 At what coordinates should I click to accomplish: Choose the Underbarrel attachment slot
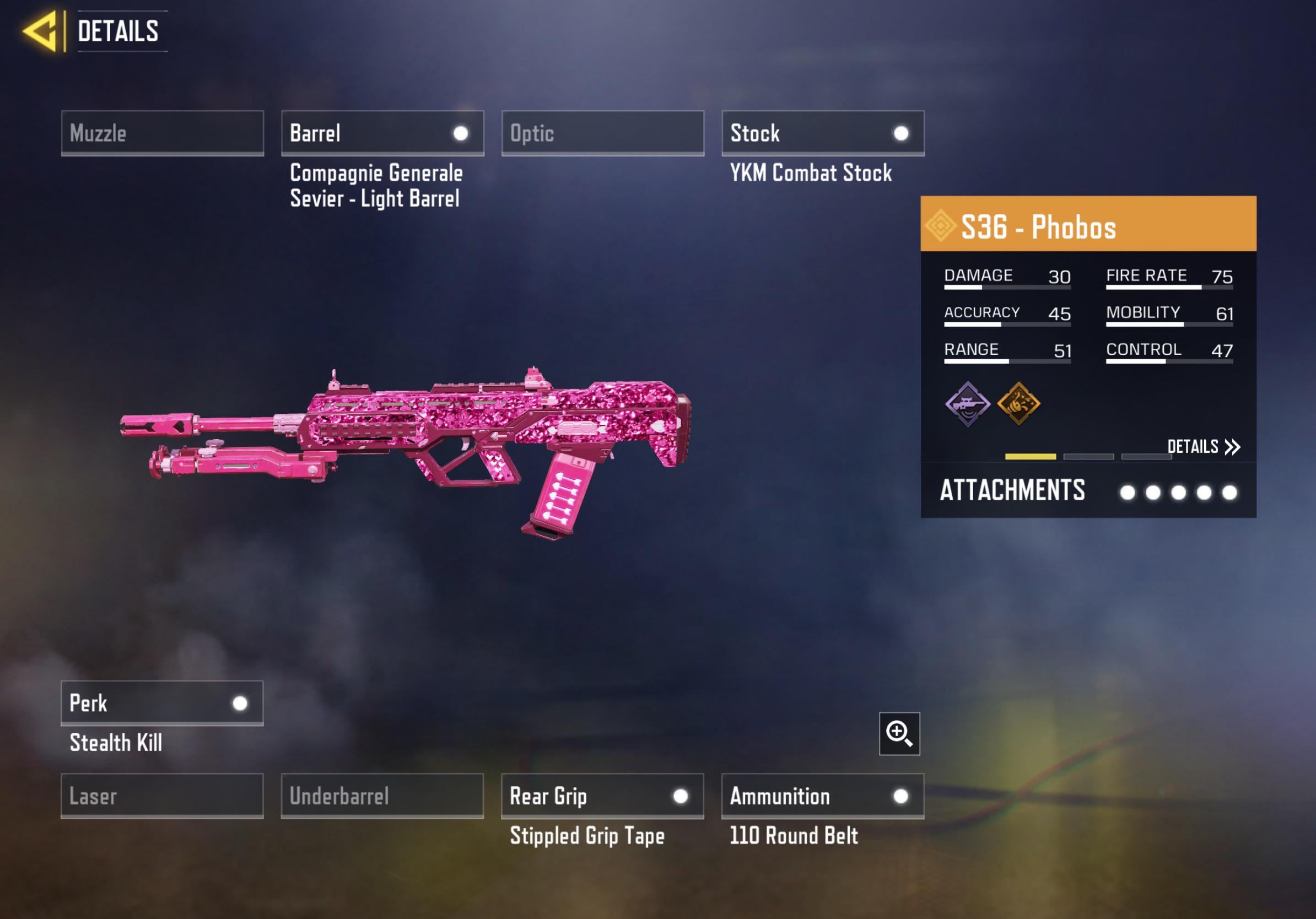382,796
